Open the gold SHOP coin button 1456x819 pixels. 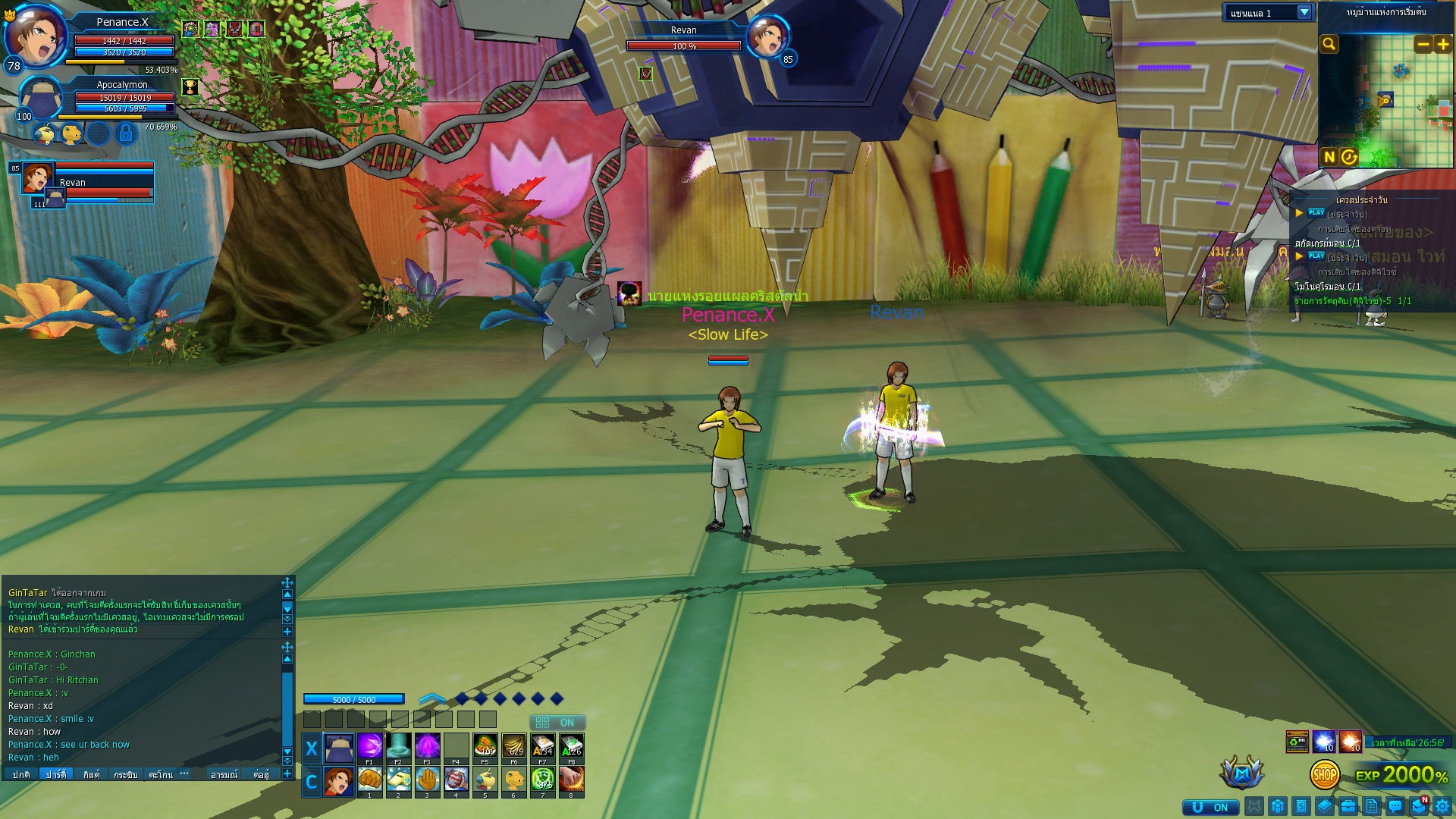(x=1325, y=775)
